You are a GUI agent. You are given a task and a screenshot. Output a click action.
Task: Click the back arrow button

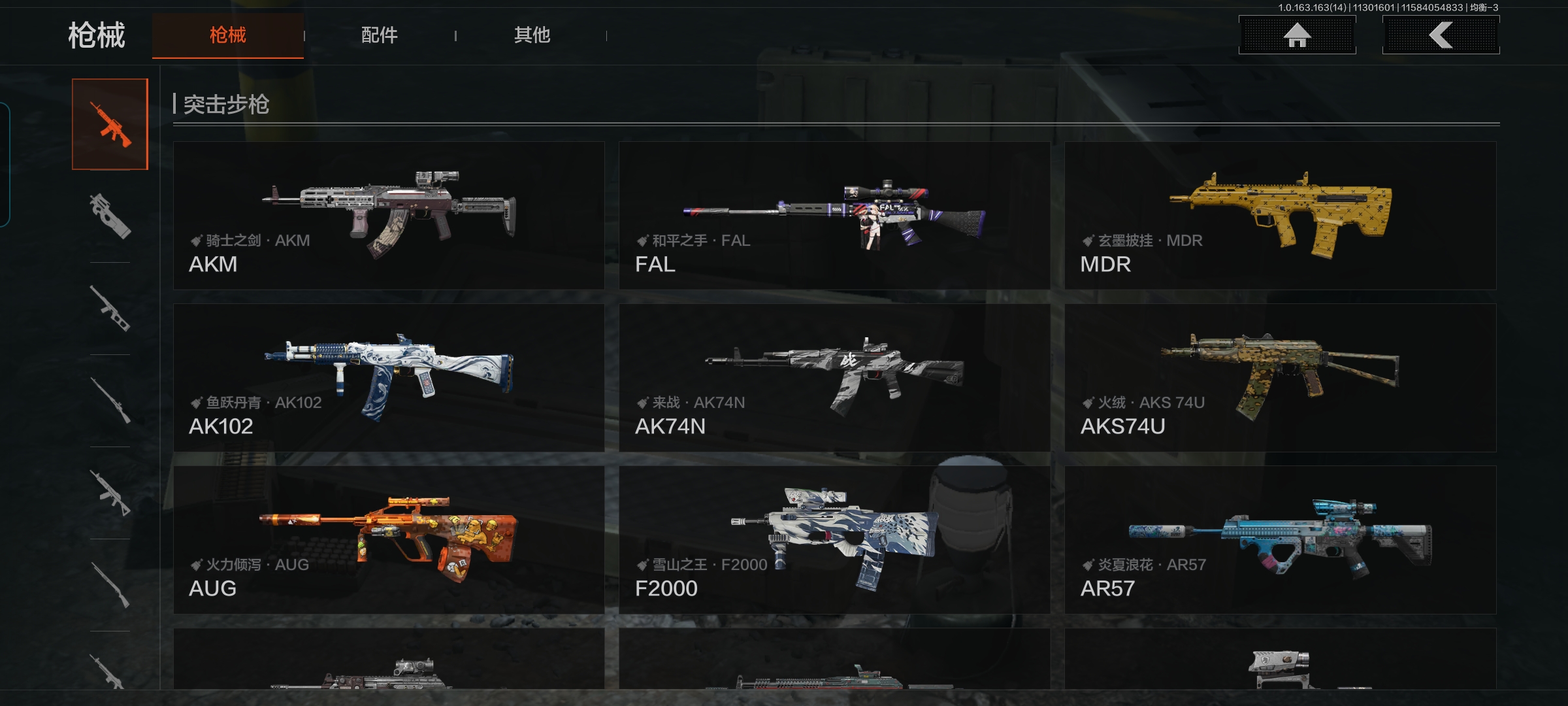(x=1441, y=35)
